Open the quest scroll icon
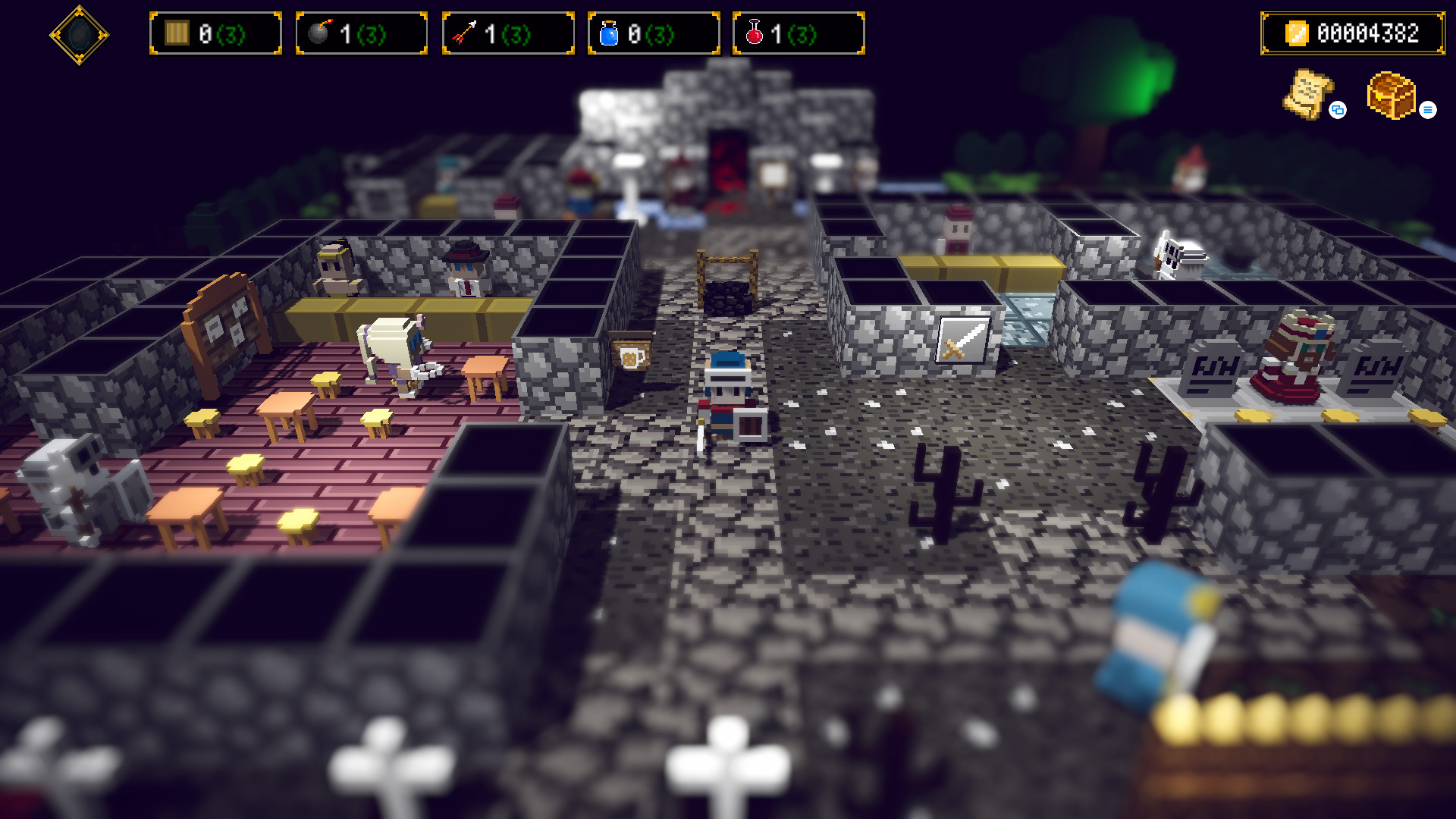The image size is (1456, 819). (1308, 95)
